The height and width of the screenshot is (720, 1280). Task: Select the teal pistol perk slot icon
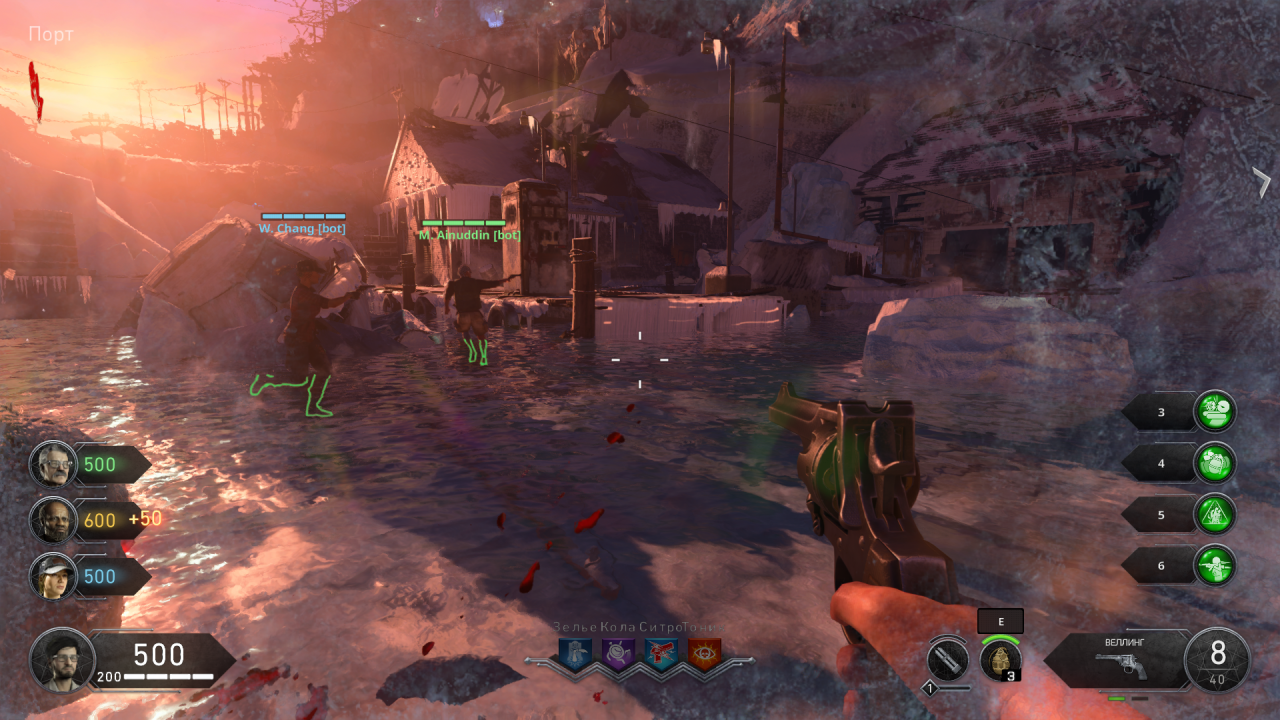(661, 654)
